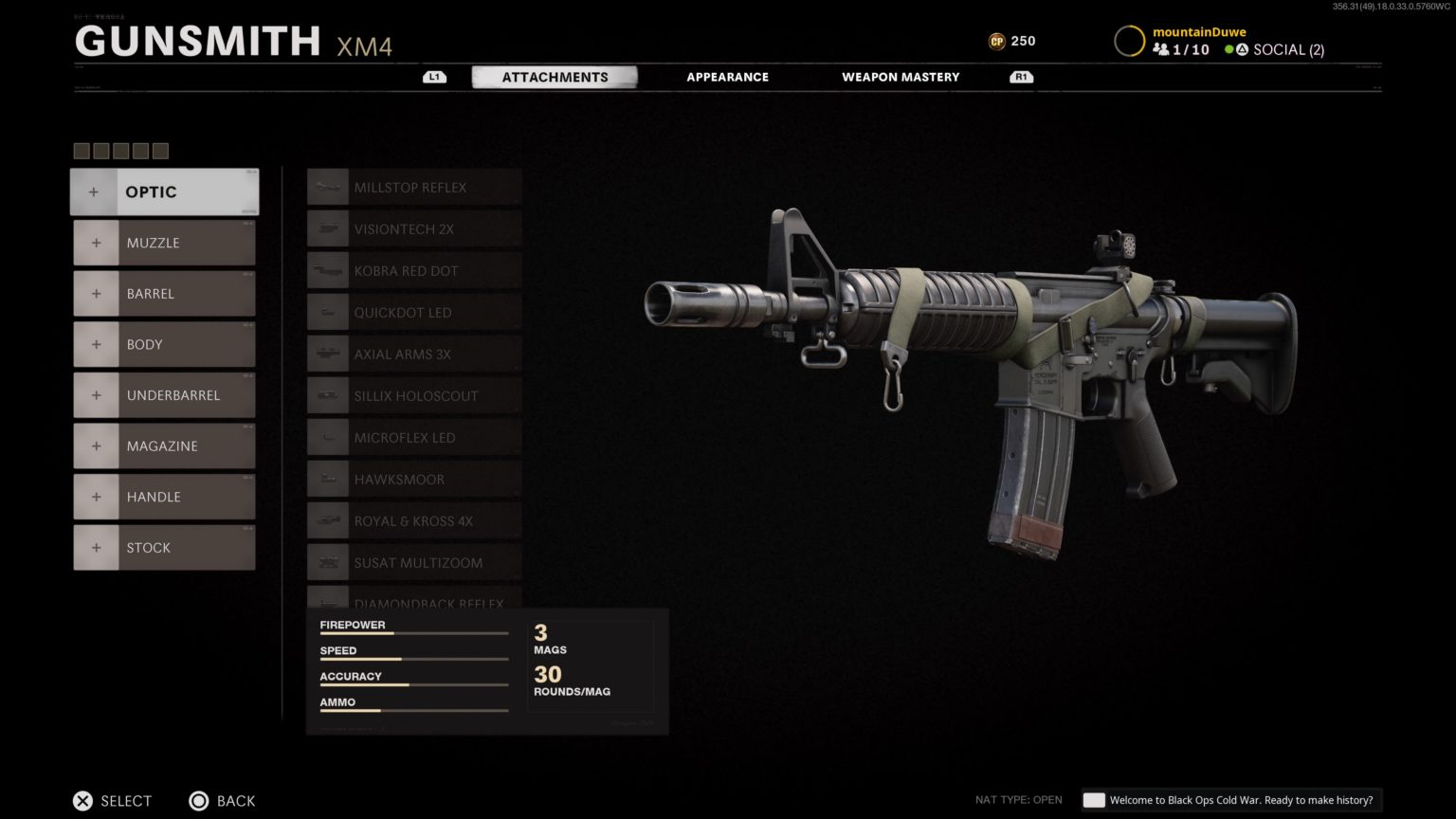1456x819 pixels.
Task: Open mountainDuwe's player emblem circle
Action: pyautogui.click(x=1128, y=41)
